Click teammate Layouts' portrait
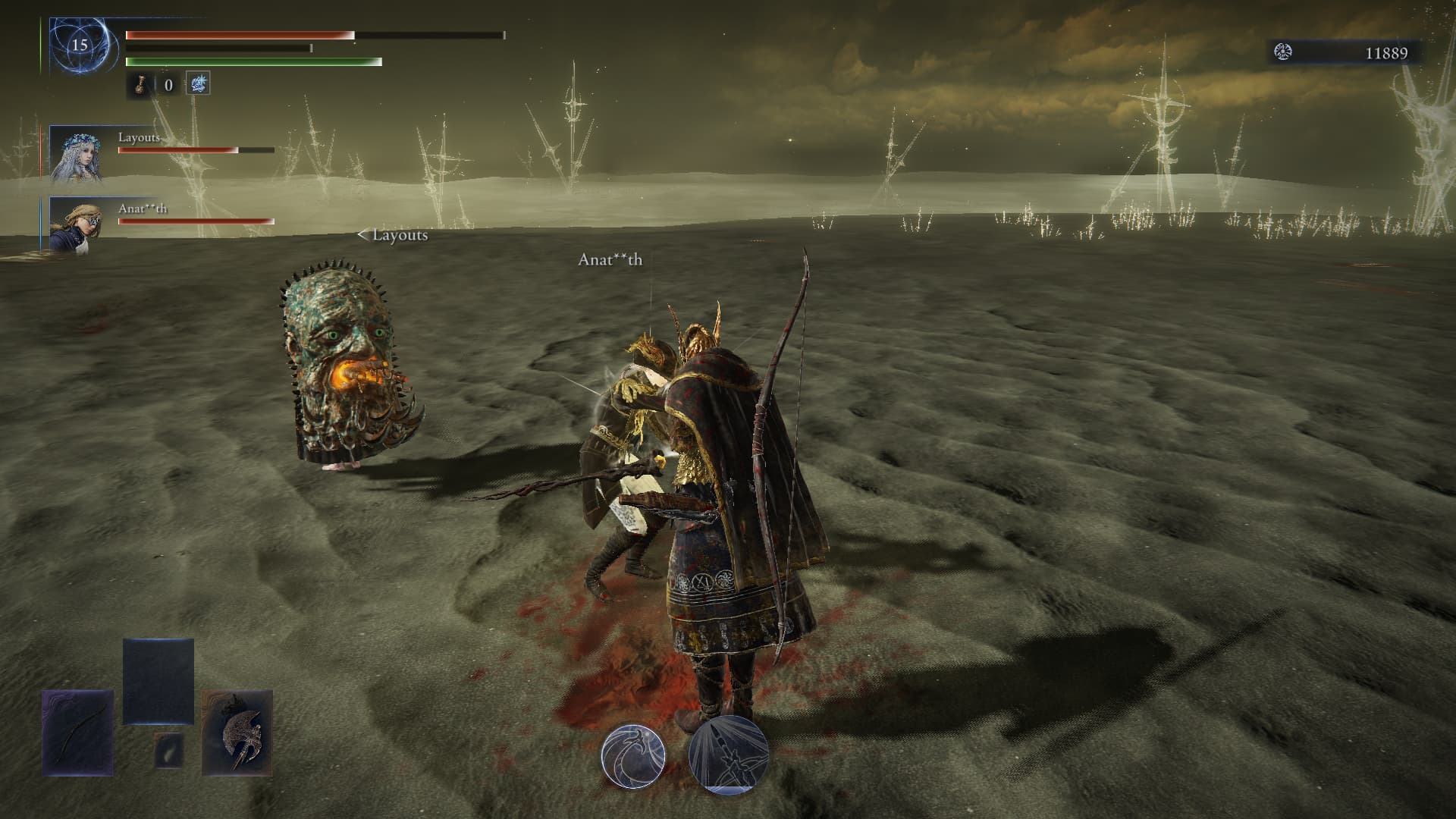Image resolution: width=1456 pixels, height=819 pixels. (x=76, y=155)
